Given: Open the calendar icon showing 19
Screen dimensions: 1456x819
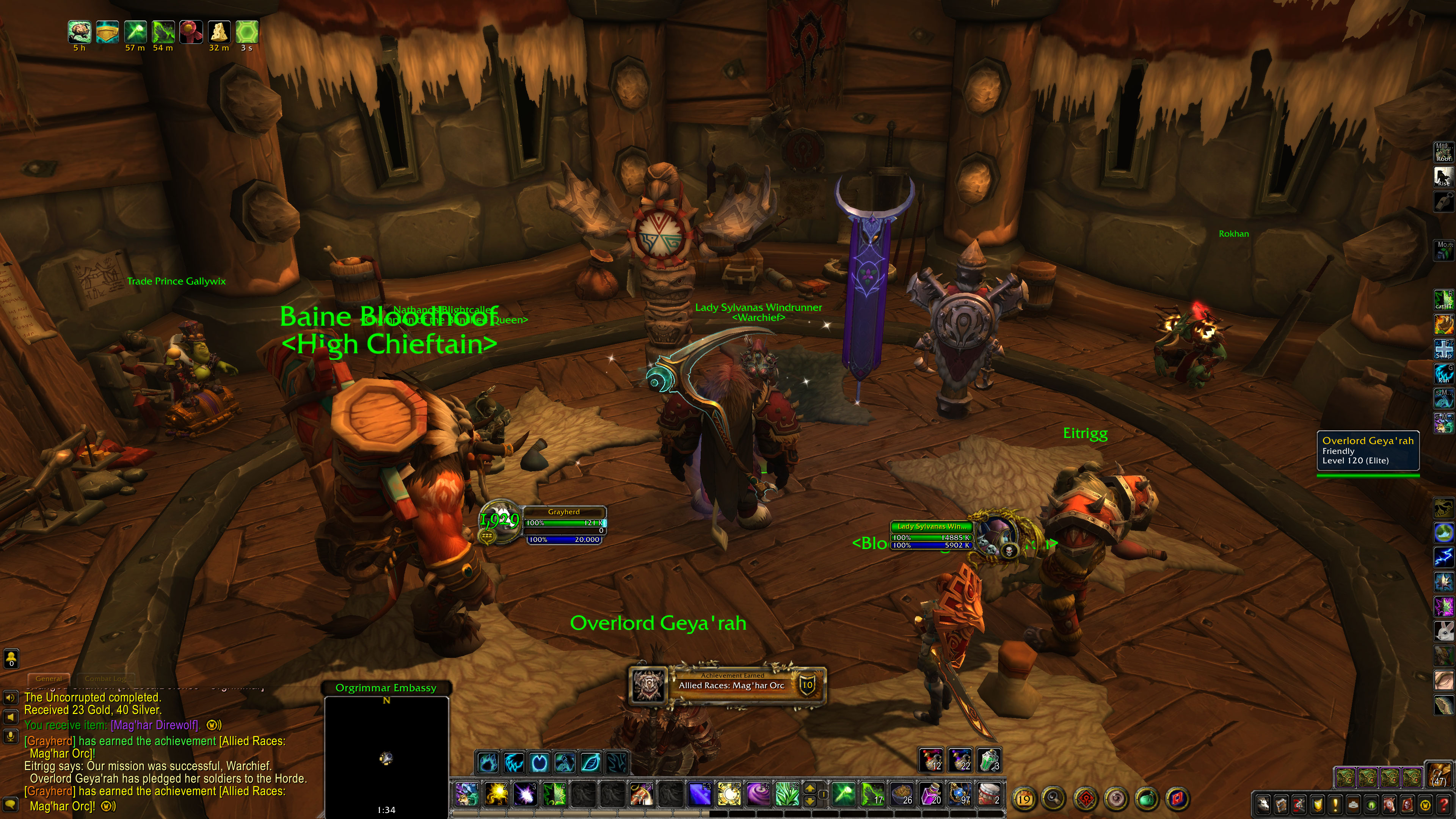Looking at the screenshot, I should pyautogui.click(x=1024, y=799).
